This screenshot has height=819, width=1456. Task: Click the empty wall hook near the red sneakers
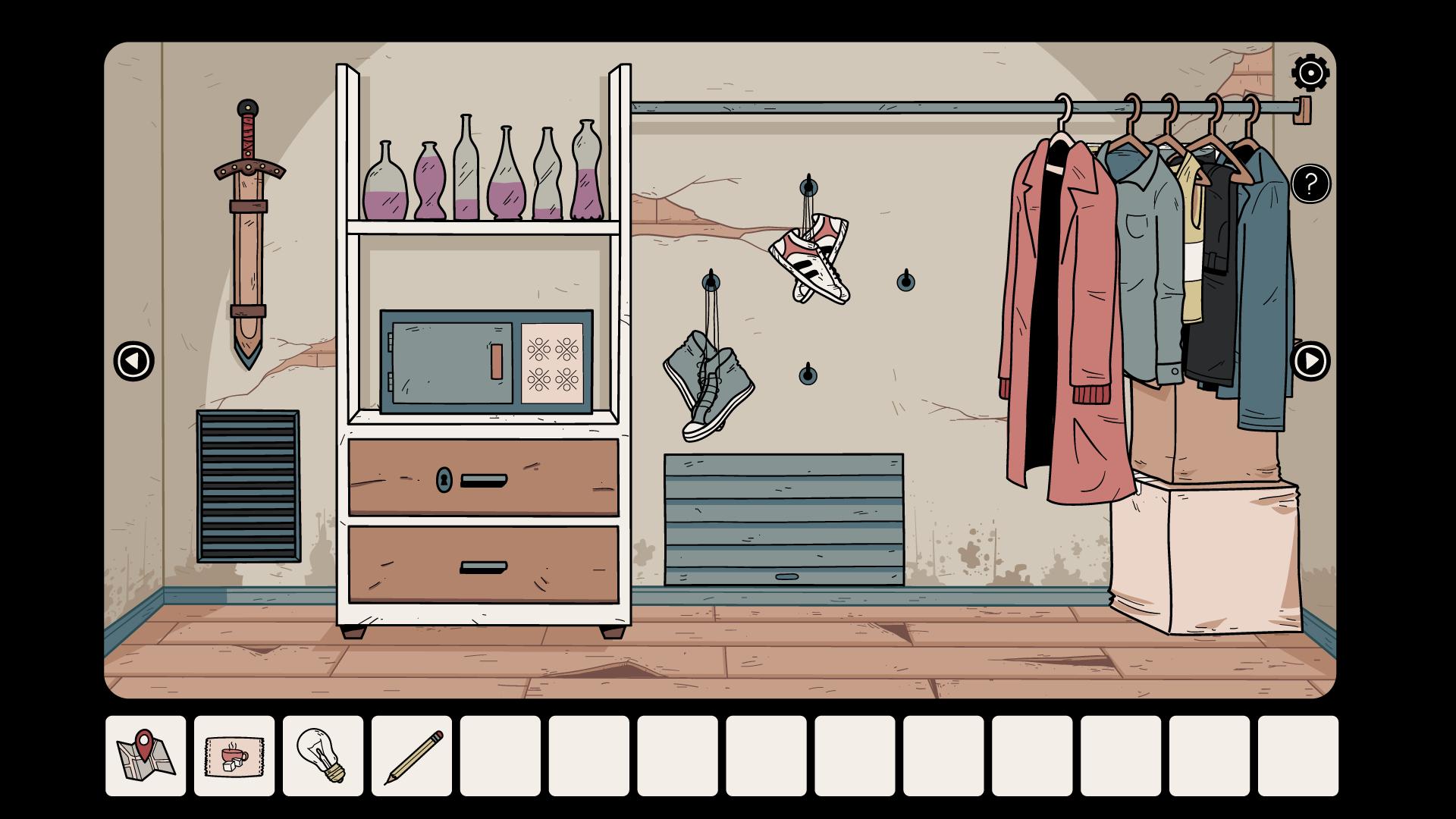[x=907, y=281]
